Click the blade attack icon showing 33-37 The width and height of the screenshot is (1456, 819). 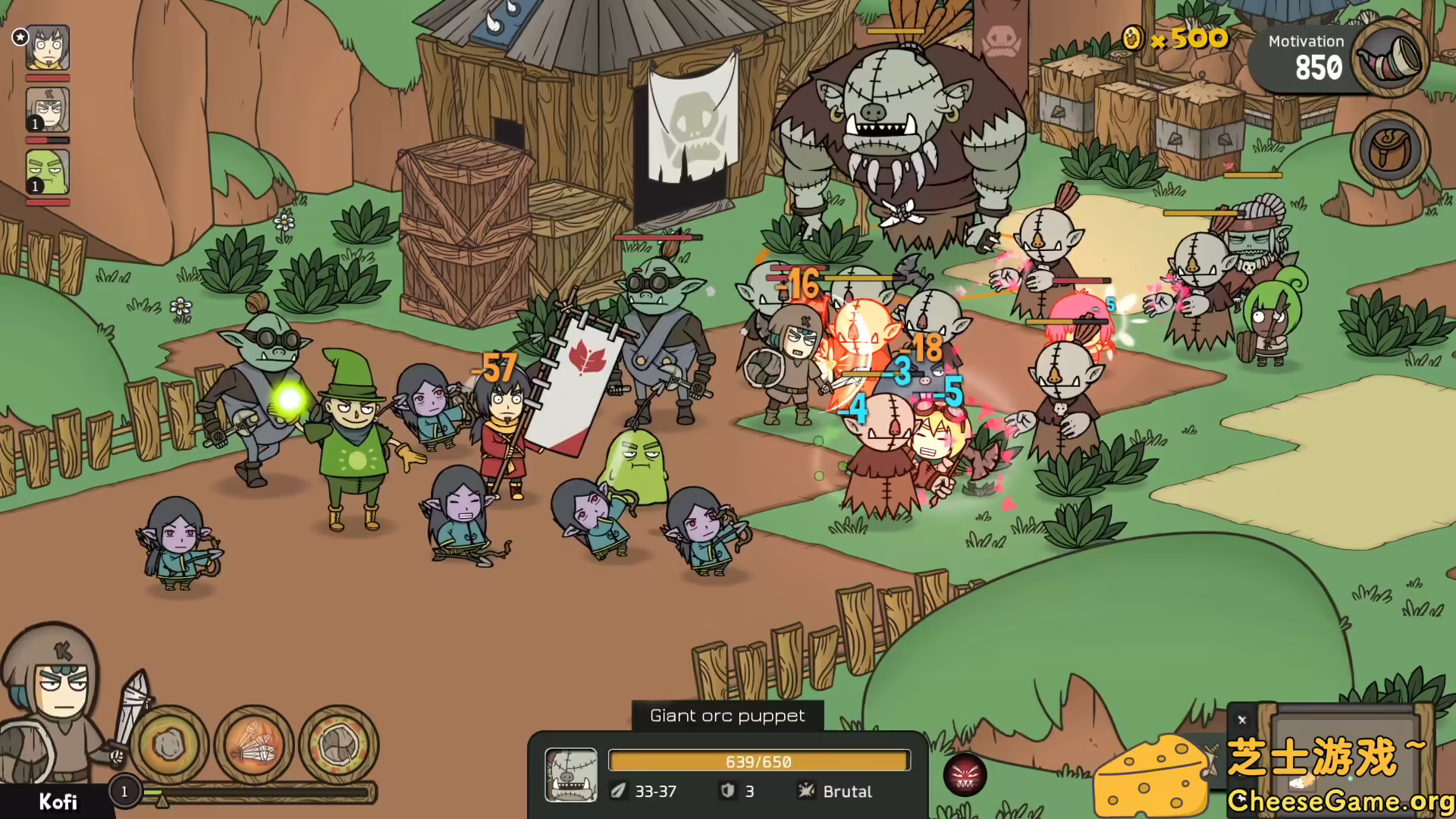(x=620, y=791)
